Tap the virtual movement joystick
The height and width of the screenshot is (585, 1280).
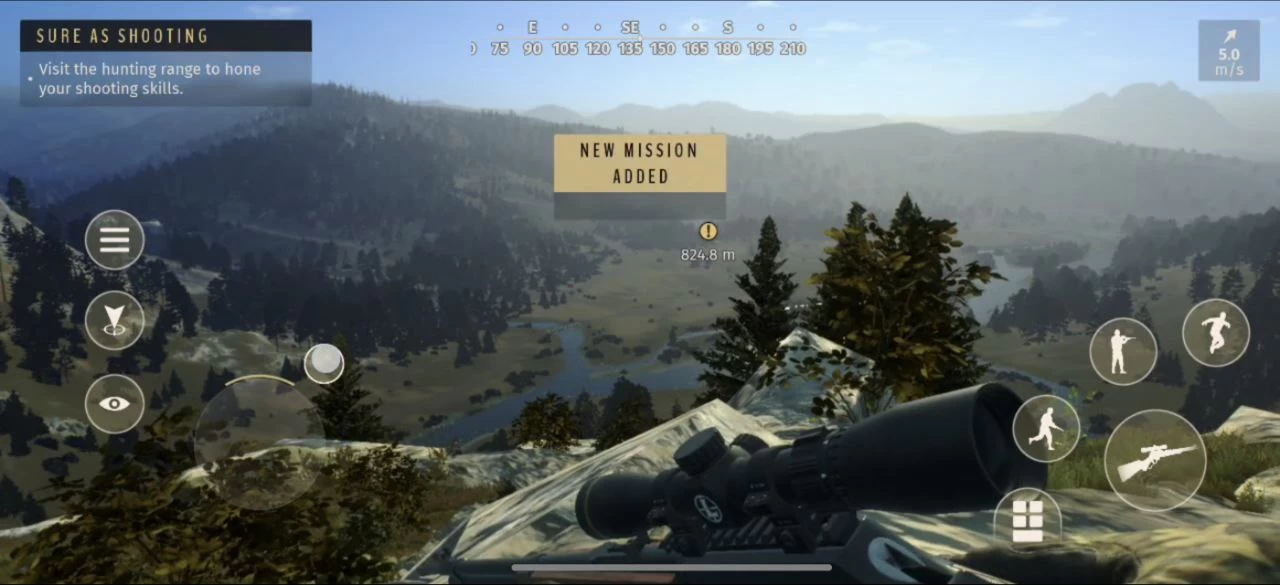pyautogui.click(x=259, y=438)
